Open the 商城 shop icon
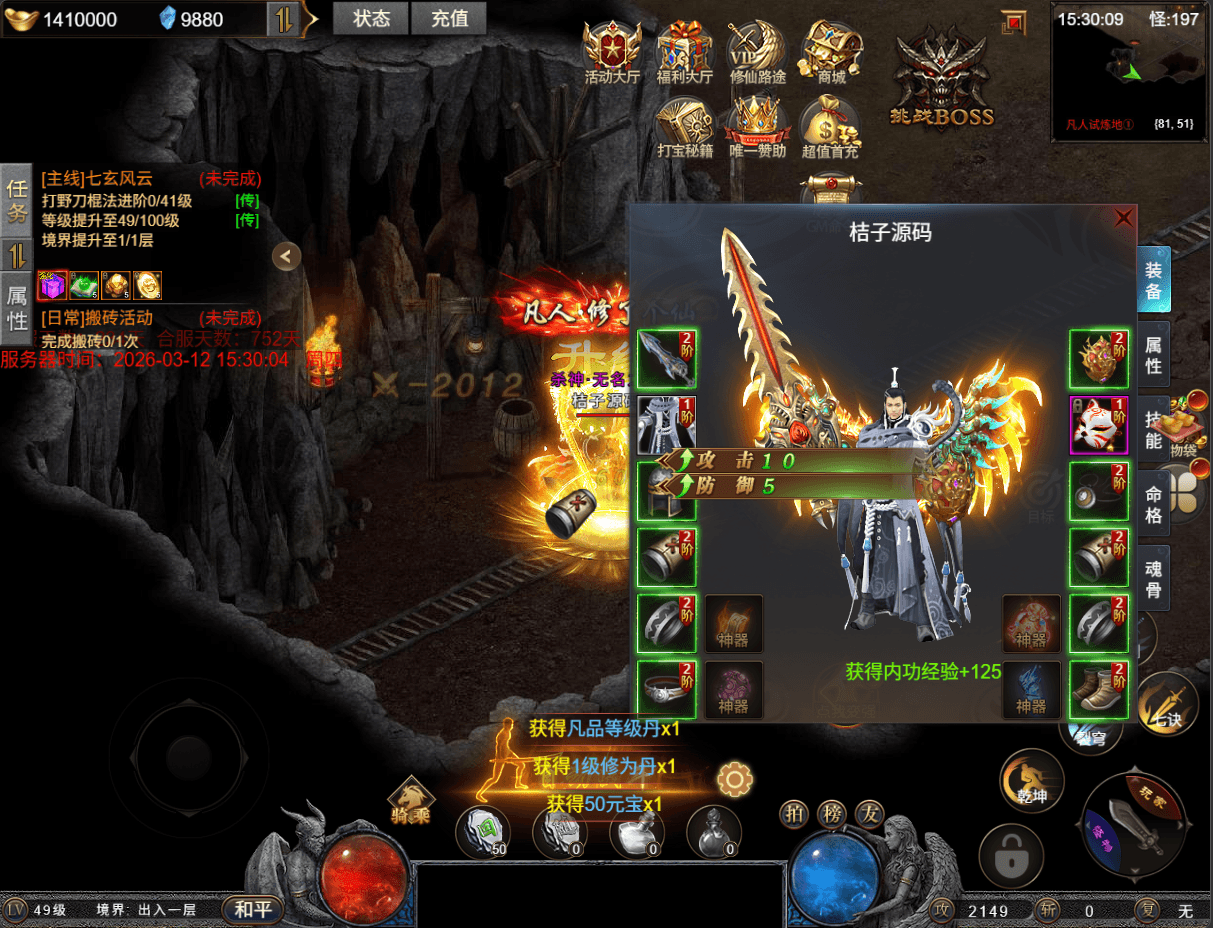Viewport: 1213px width, 928px height. (831, 53)
